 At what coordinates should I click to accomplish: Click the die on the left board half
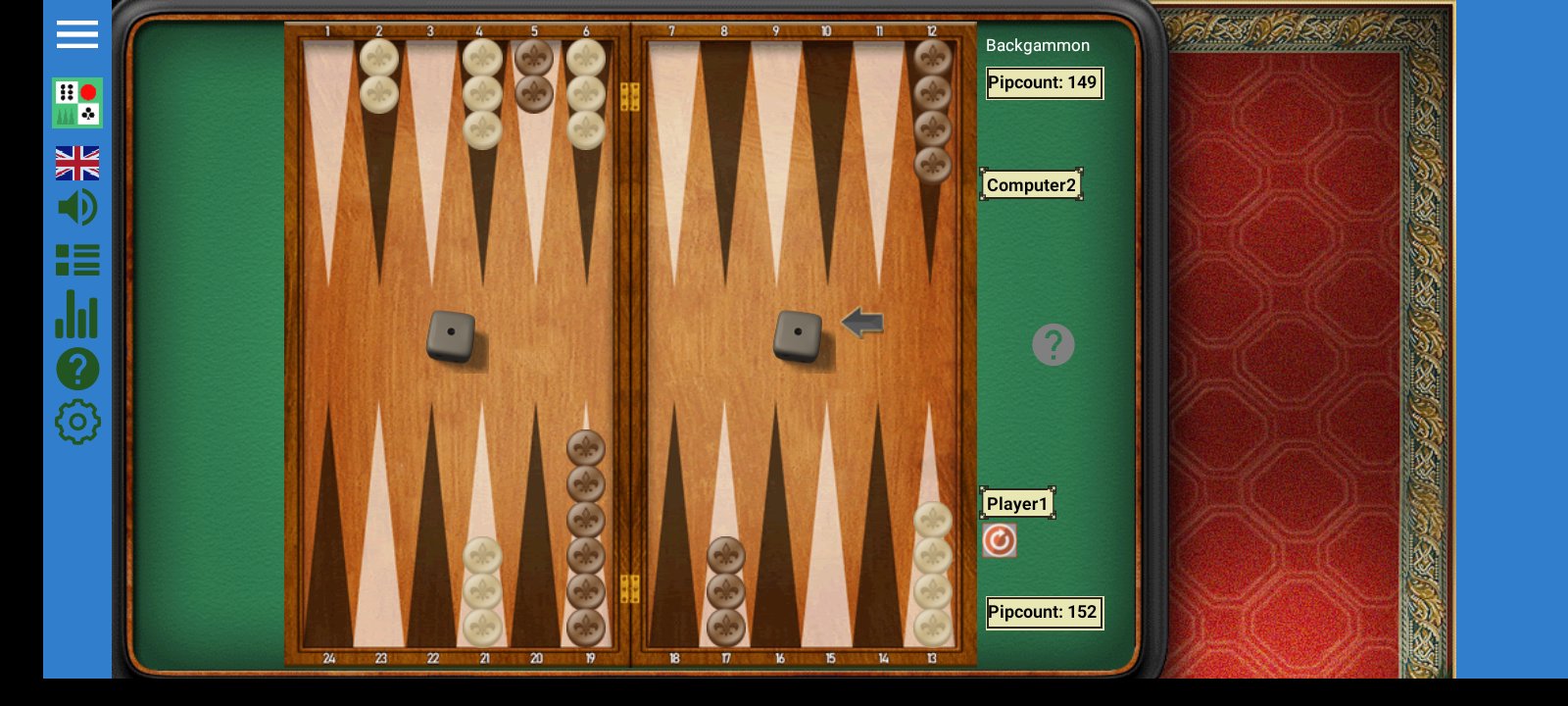coord(452,334)
